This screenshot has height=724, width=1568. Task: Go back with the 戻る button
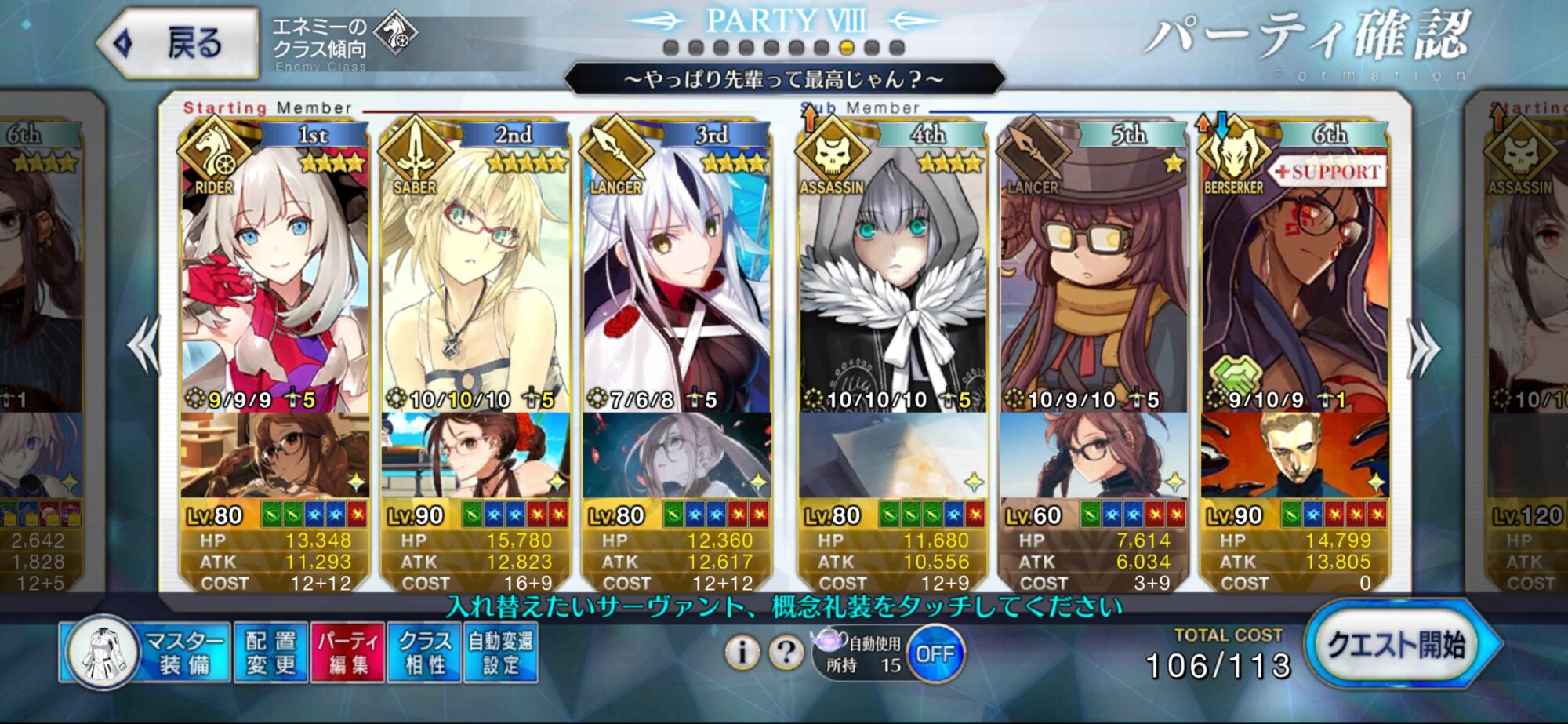tap(179, 43)
